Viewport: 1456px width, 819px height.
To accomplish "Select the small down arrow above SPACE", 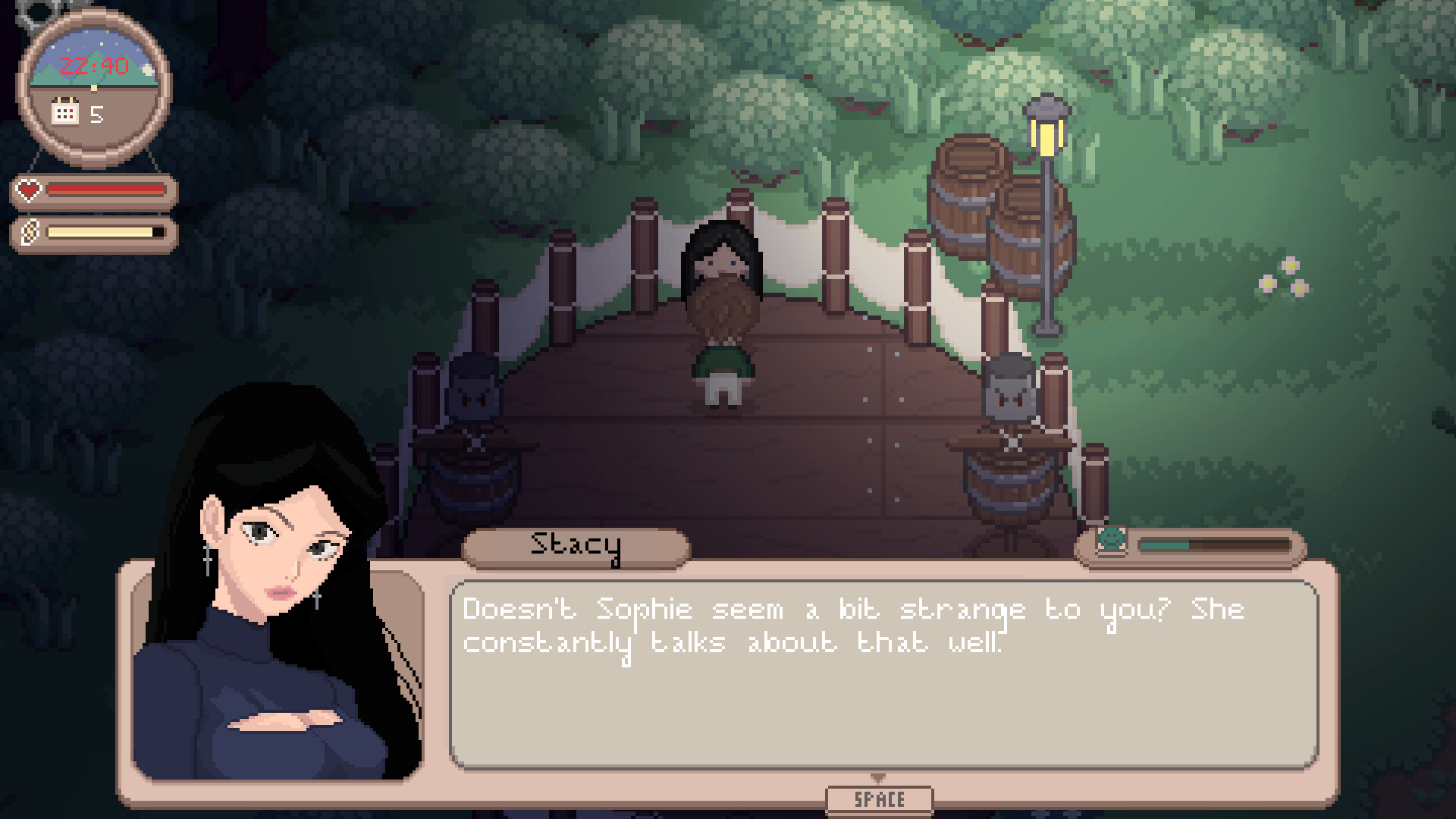I will click(x=880, y=777).
